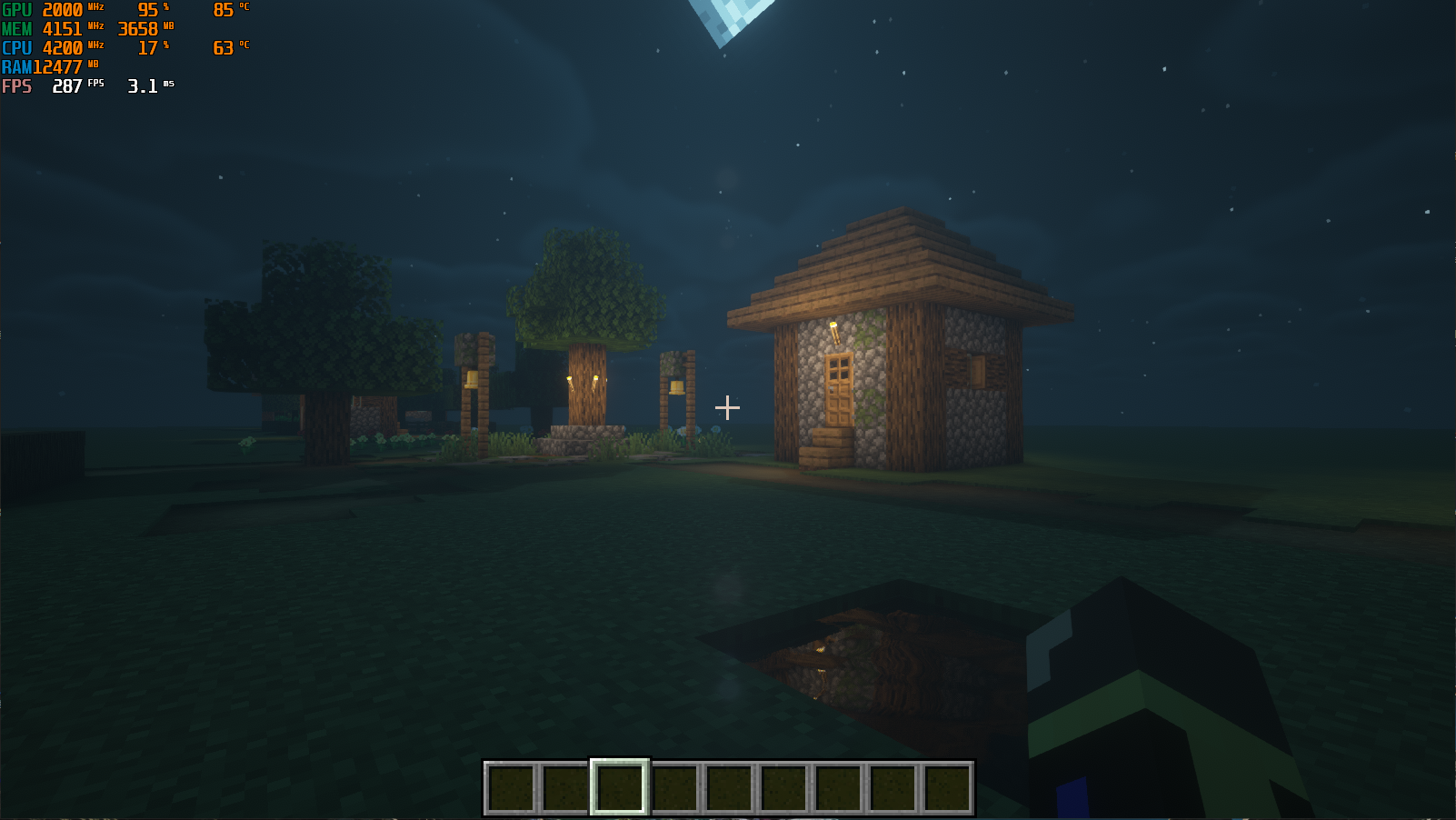Click the crosshair at screen center
Image resolution: width=1456 pixels, height=820 pixels.
tap(727, 408)
